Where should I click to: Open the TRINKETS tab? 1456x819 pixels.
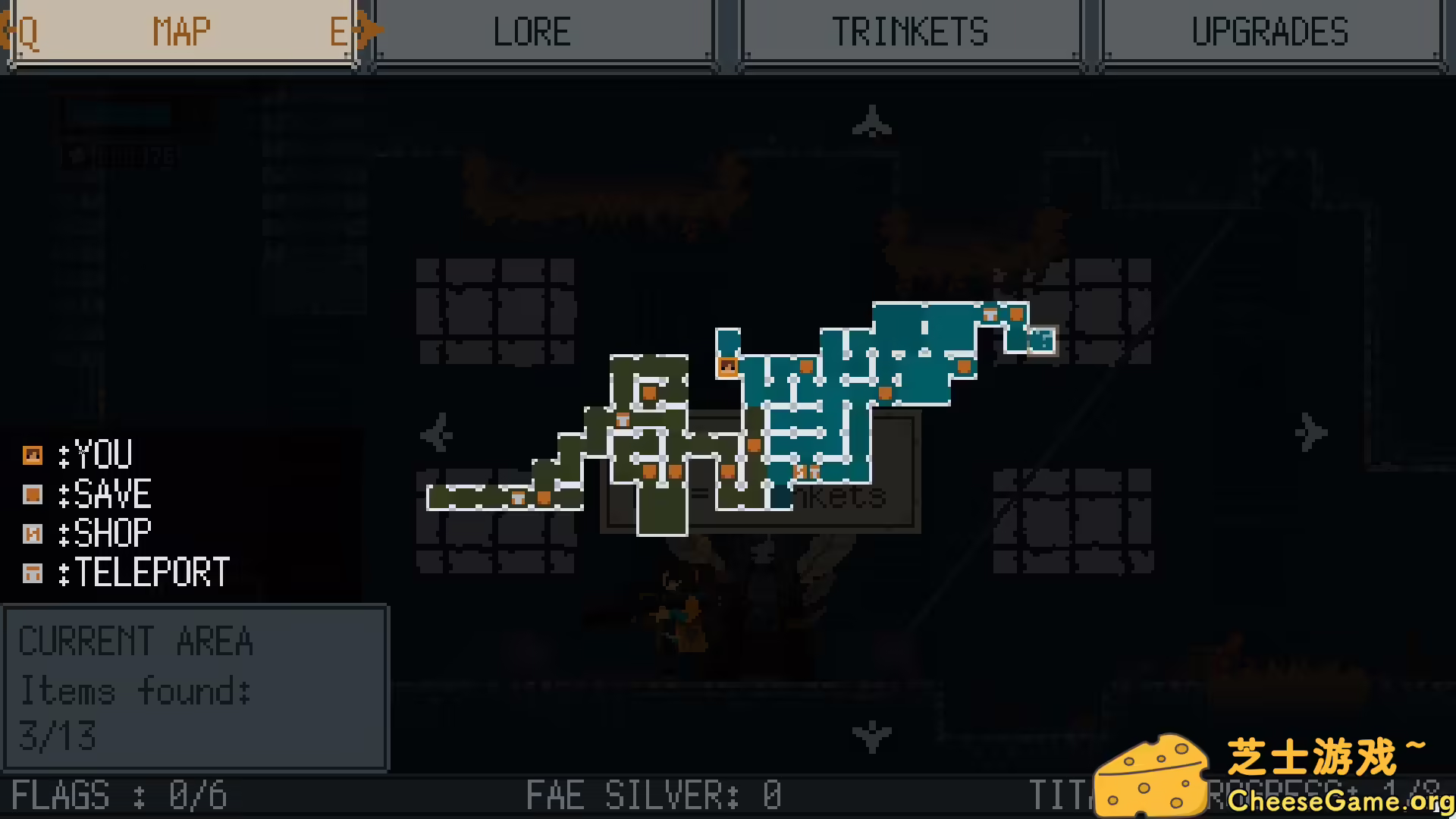[x=911, y=32]
